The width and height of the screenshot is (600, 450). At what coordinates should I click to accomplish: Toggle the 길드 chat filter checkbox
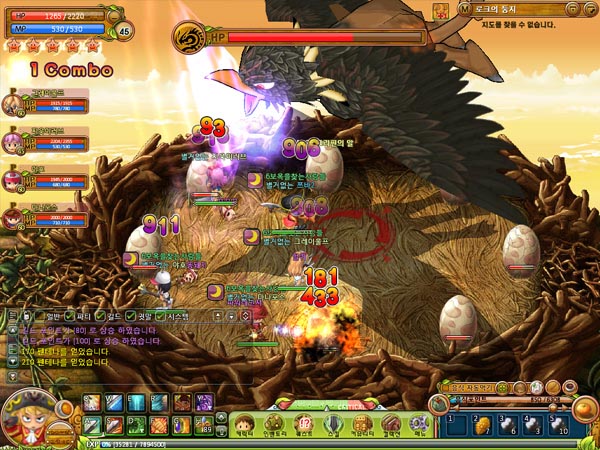tap(100, 316)
